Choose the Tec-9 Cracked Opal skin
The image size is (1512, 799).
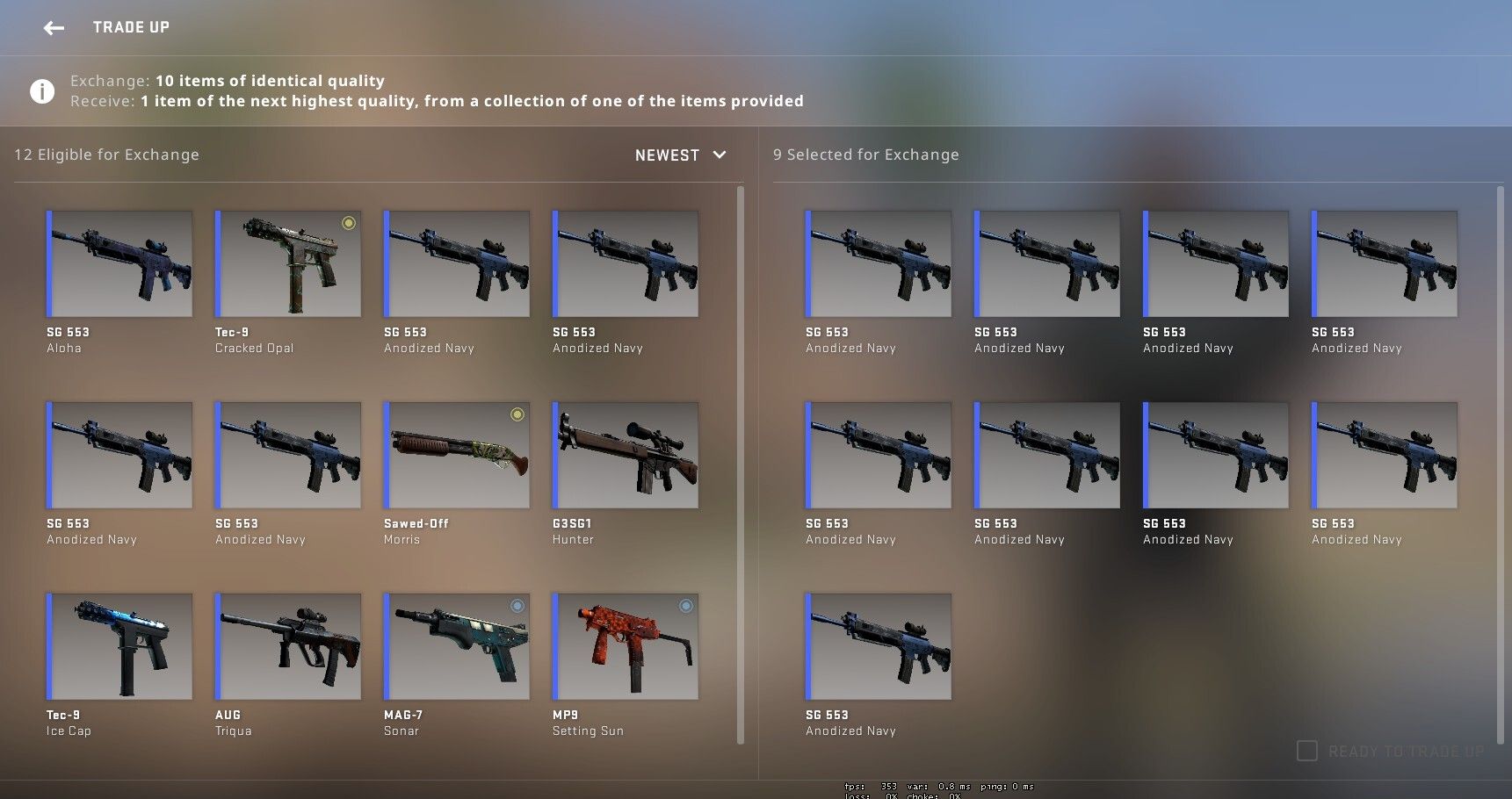(288, 263)
